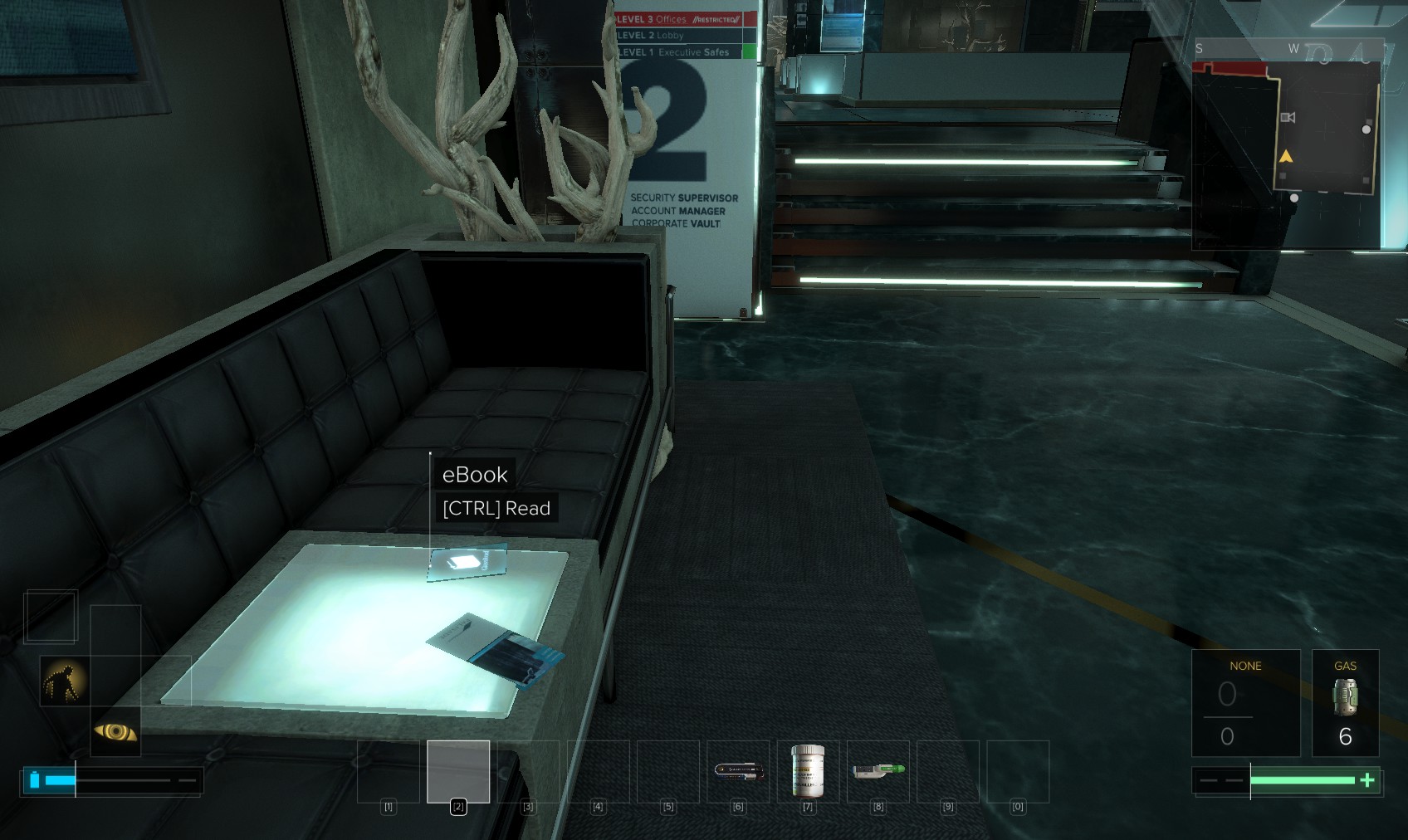The image size is (1408, 840).
Task: Select the biocell item in slot 6
Action: 738,771
